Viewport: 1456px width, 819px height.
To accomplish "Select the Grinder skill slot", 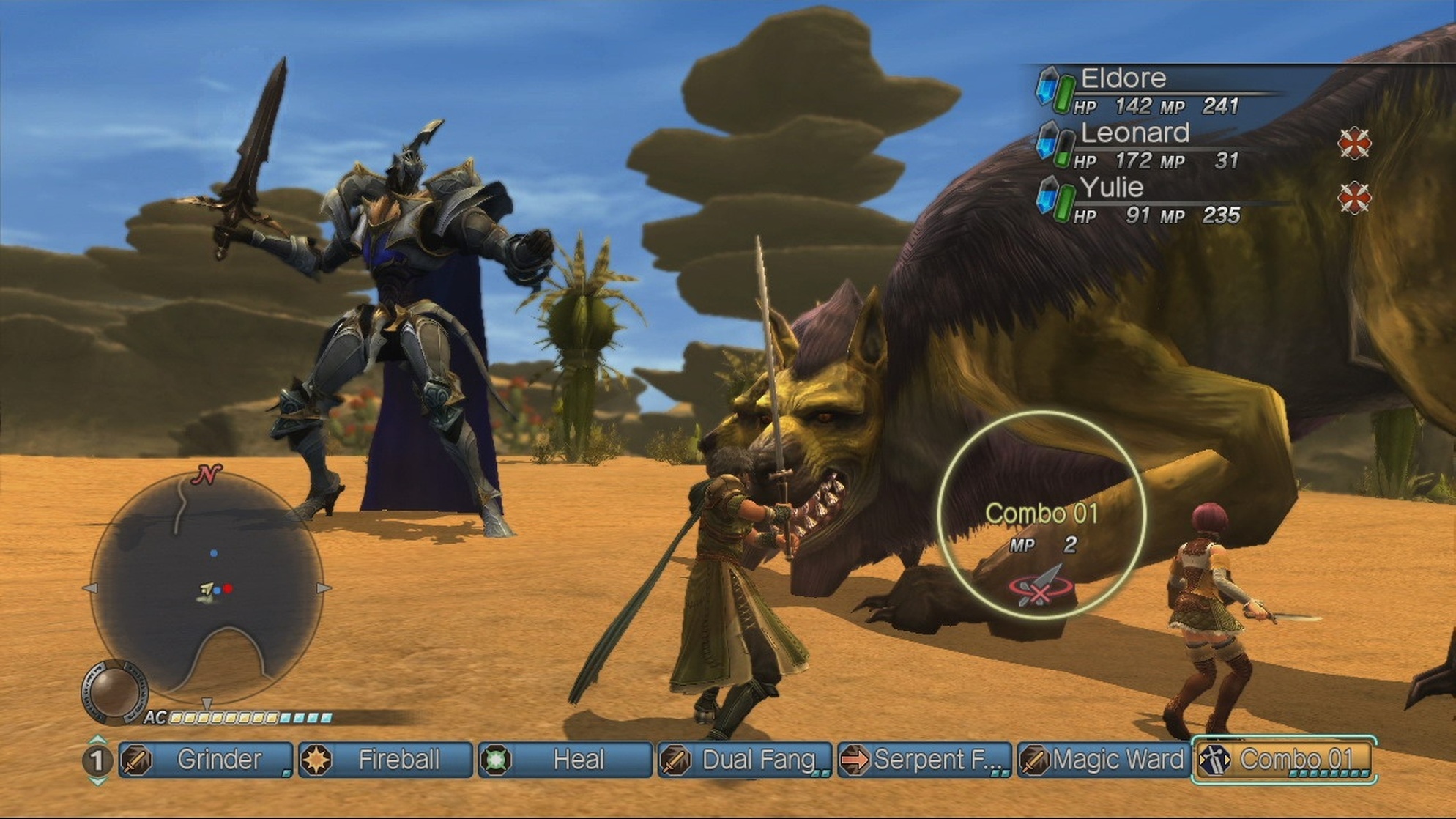I will 206,760.
